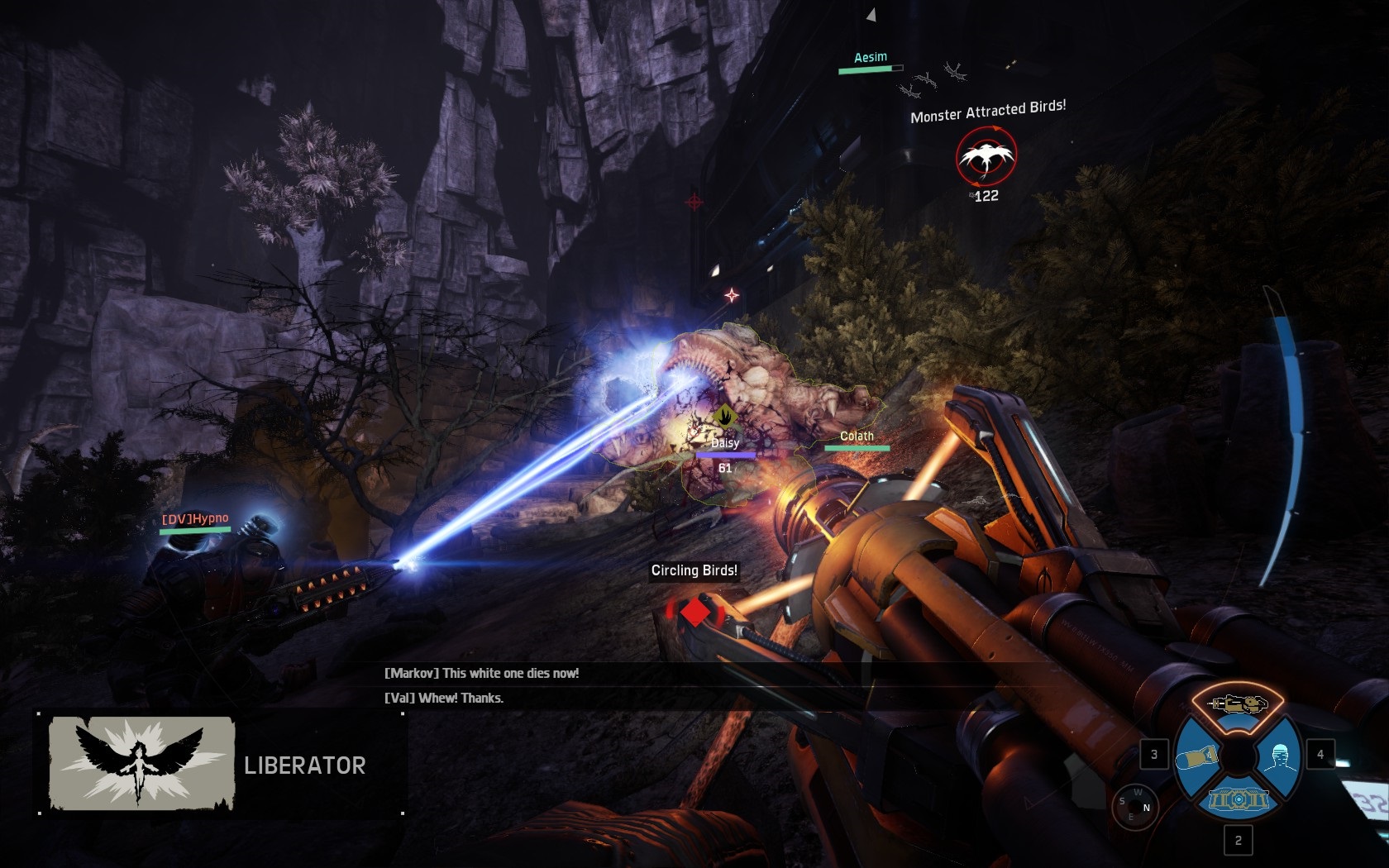Select the laser cutter weapon segment
Viewport: 1389px width, 868px height.
[1238, 704]
